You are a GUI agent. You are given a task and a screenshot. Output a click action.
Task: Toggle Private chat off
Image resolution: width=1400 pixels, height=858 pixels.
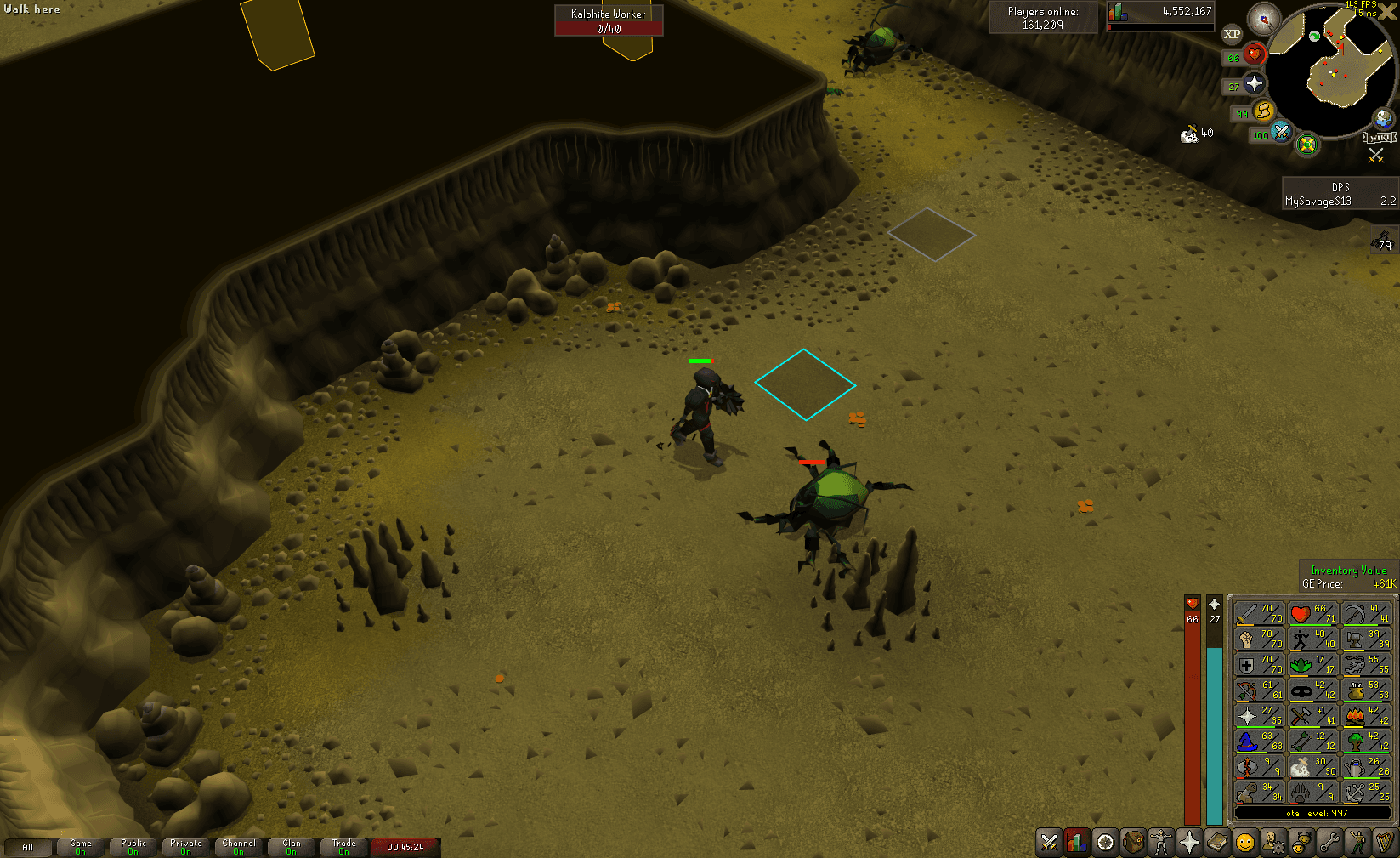[185, 846]
